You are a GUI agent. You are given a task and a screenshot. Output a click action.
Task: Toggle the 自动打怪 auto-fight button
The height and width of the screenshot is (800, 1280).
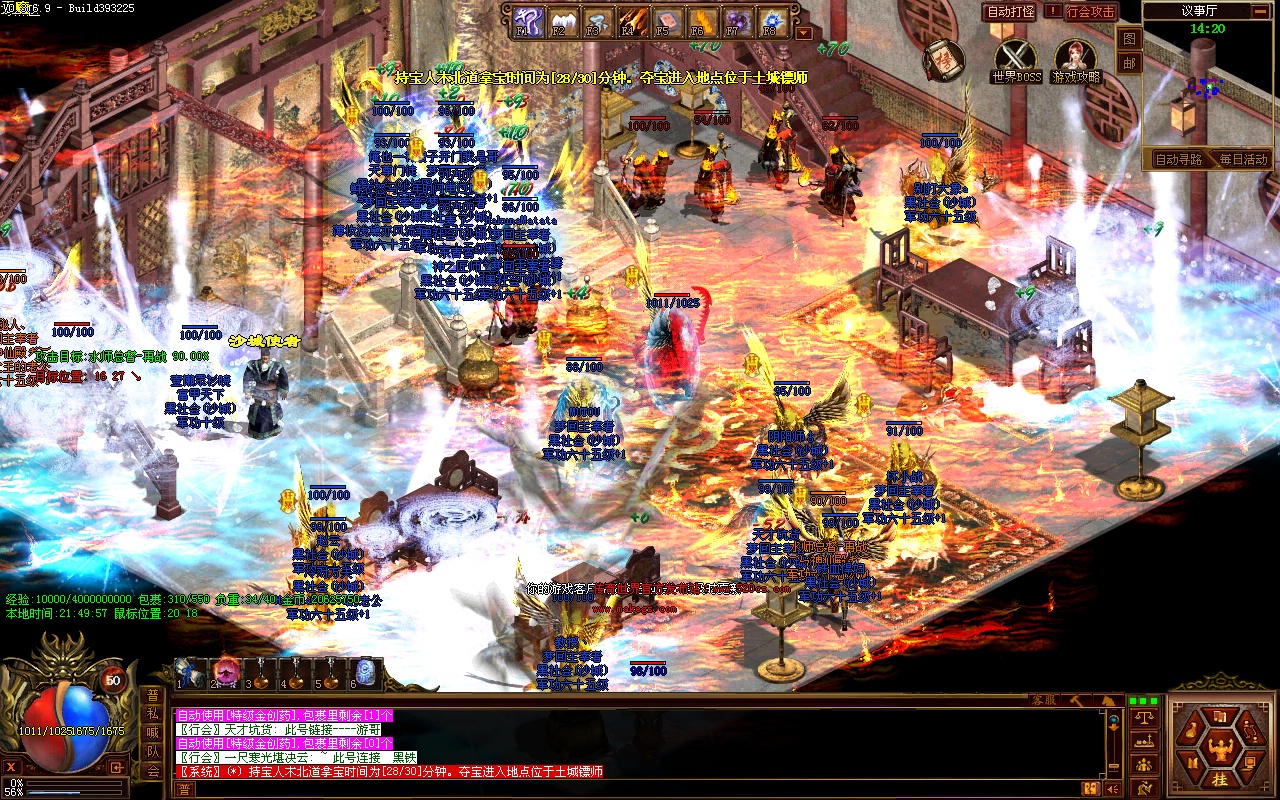[1010, 12]
